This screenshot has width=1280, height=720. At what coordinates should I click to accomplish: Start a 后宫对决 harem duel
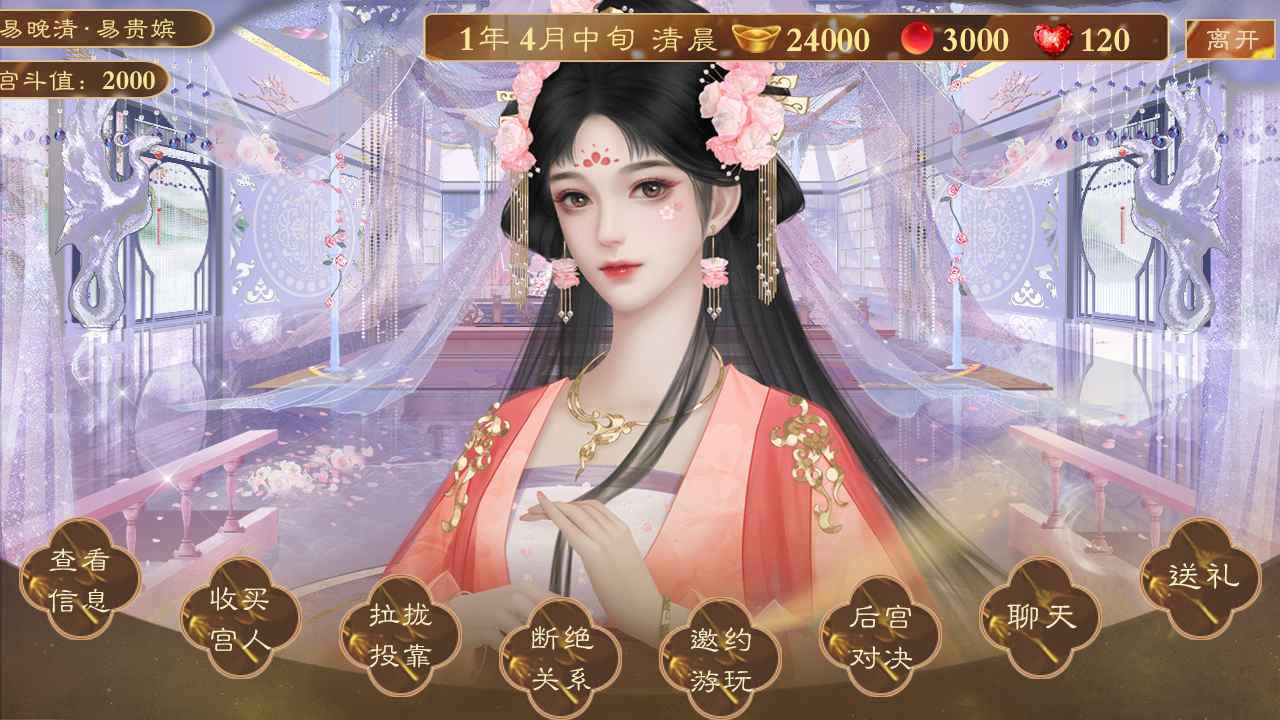point(880,640)
